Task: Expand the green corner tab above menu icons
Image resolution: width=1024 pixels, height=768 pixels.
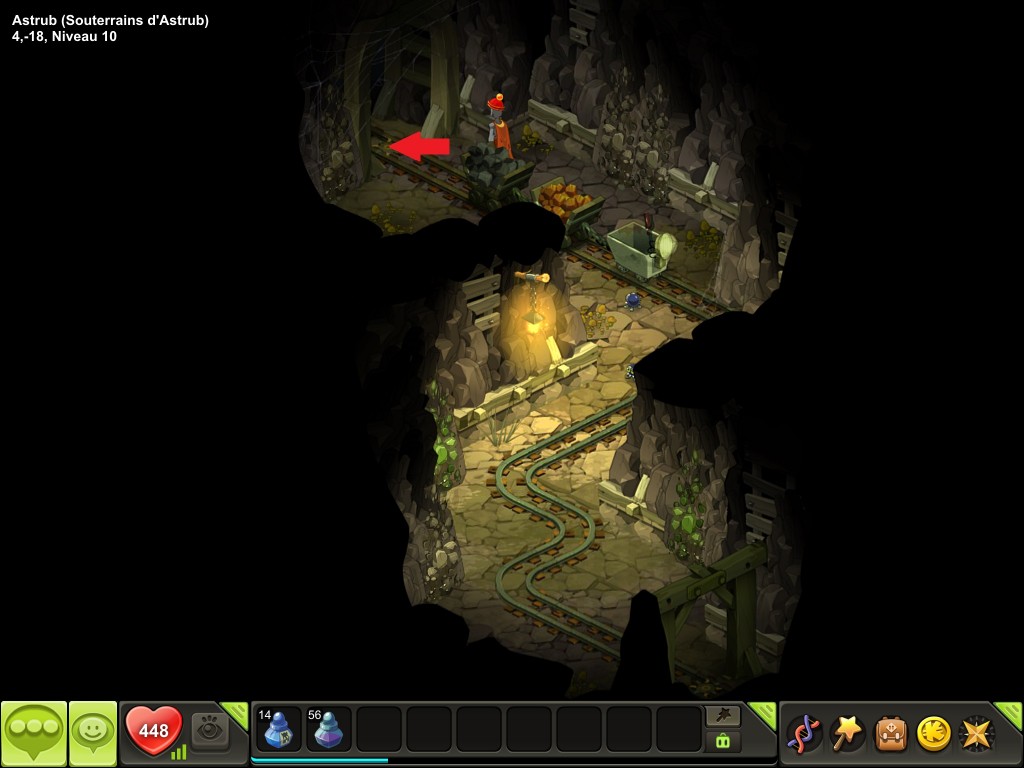Action: click(1008, 712)
